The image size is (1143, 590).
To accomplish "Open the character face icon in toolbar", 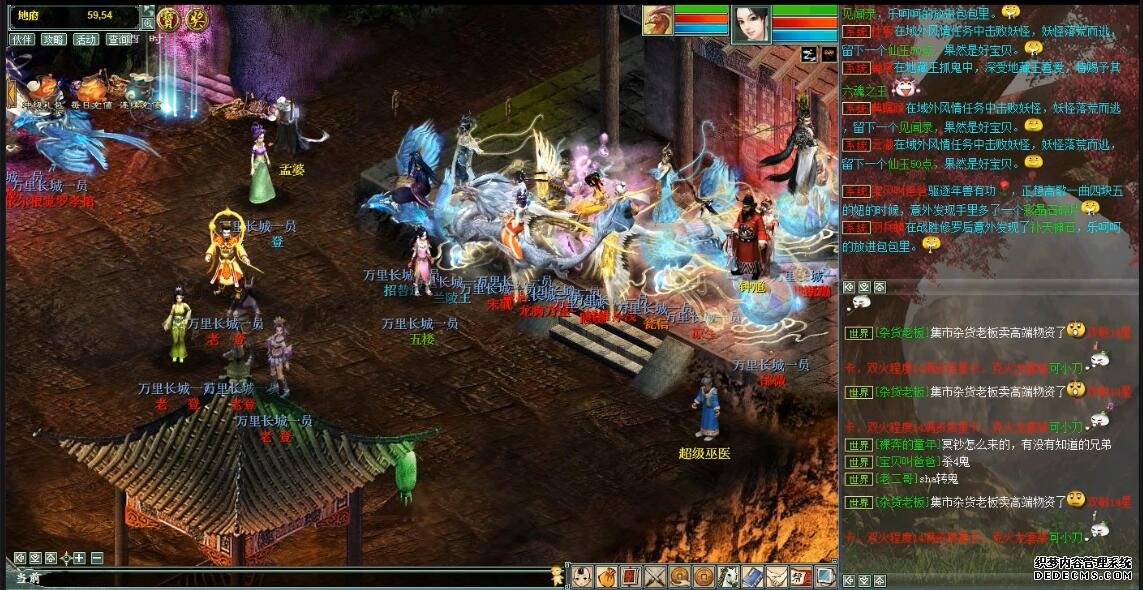I will (x=582, y=576).
